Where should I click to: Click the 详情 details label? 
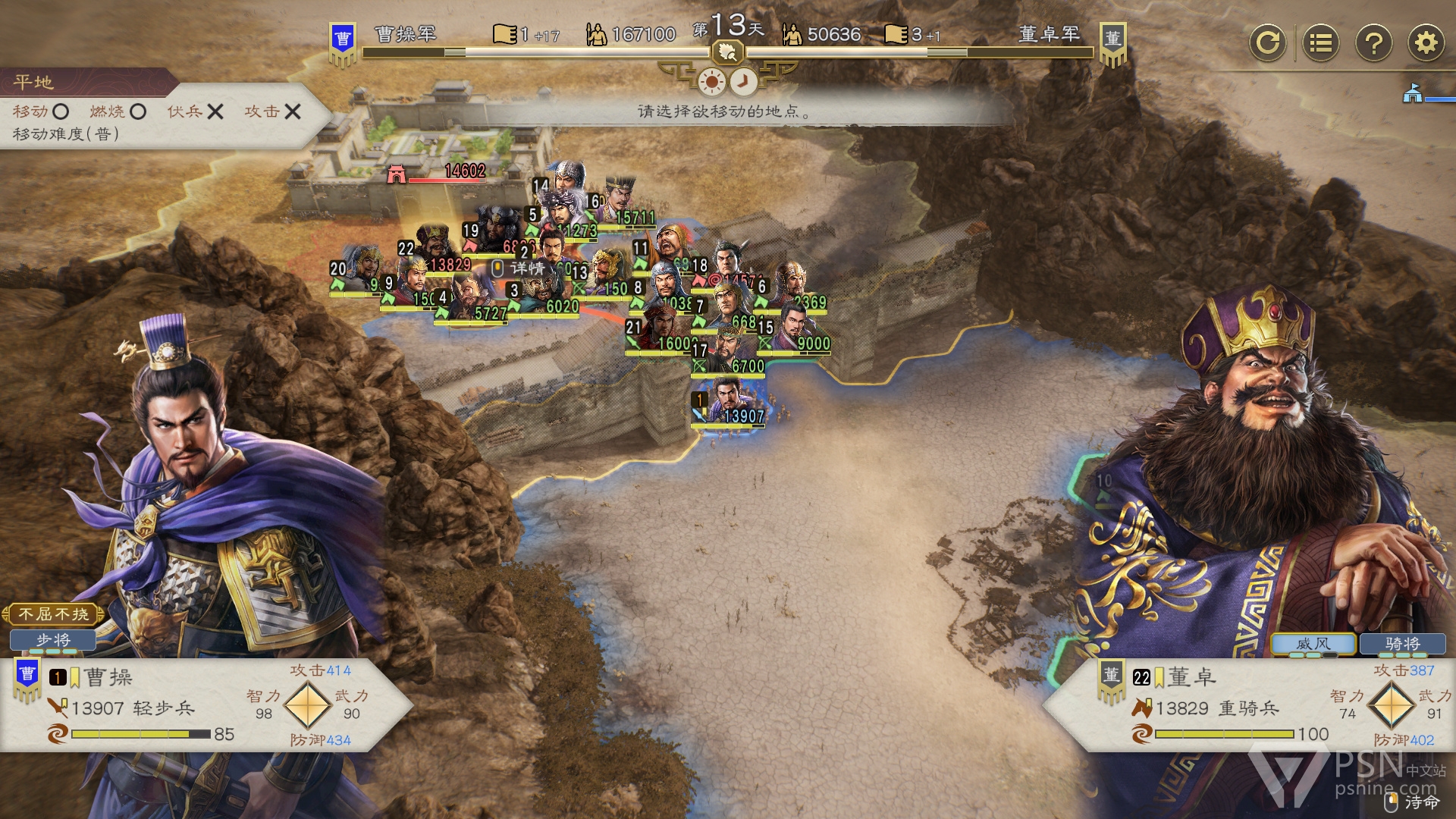526,268
